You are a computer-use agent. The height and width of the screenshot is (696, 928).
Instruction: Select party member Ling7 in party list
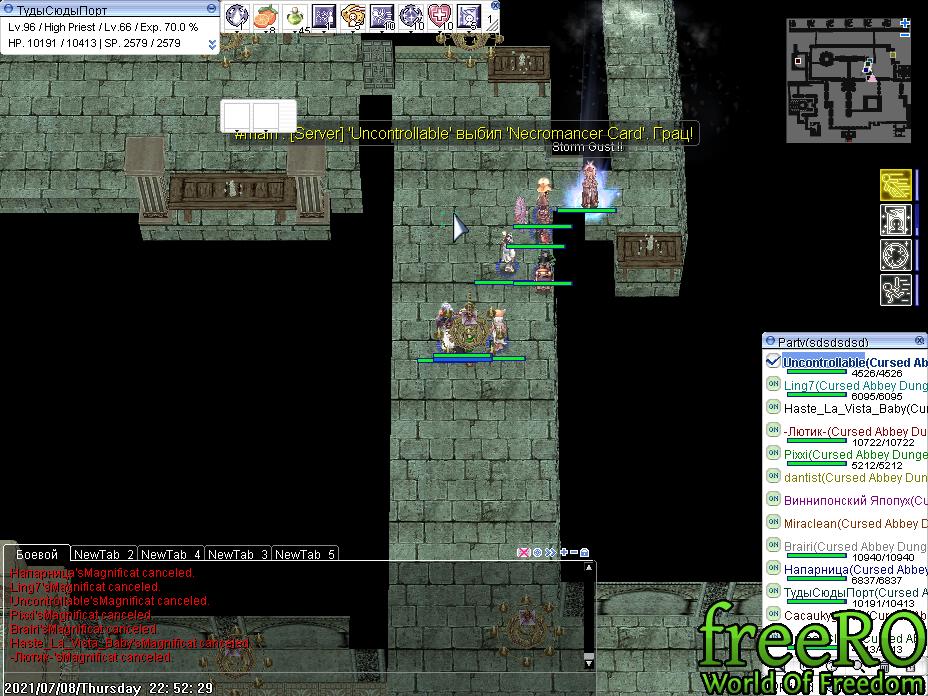pyautogui.click(x=800, y=385)
